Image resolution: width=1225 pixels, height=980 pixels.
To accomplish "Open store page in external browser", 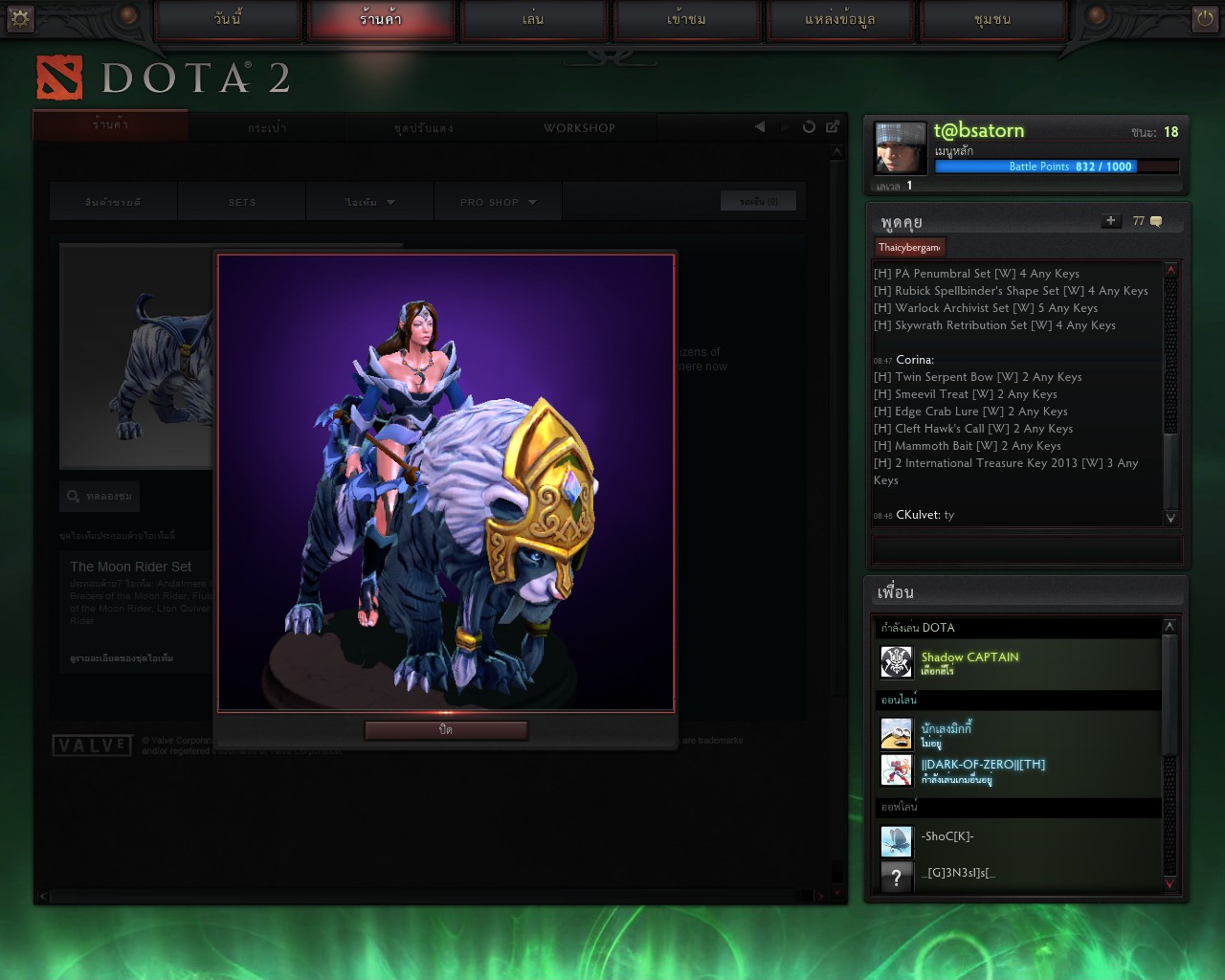I will [x=833, y=127].
